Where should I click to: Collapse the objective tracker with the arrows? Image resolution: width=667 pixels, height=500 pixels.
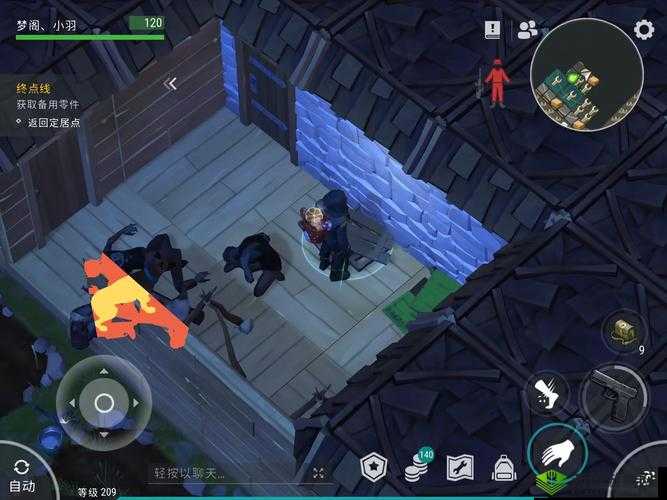(x=171, y=85)
